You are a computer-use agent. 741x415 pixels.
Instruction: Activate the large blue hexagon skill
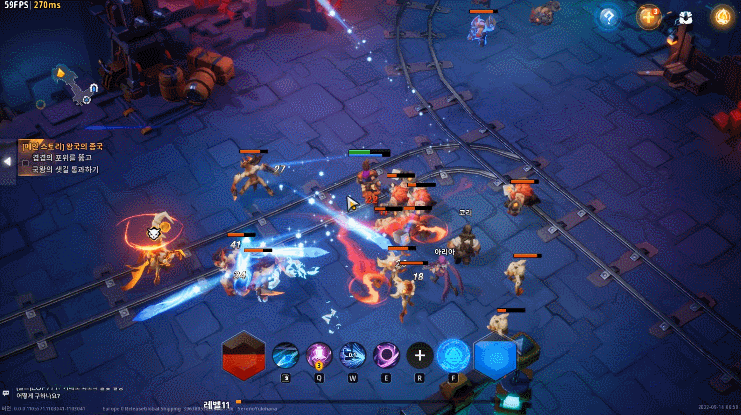pos(494,356)
